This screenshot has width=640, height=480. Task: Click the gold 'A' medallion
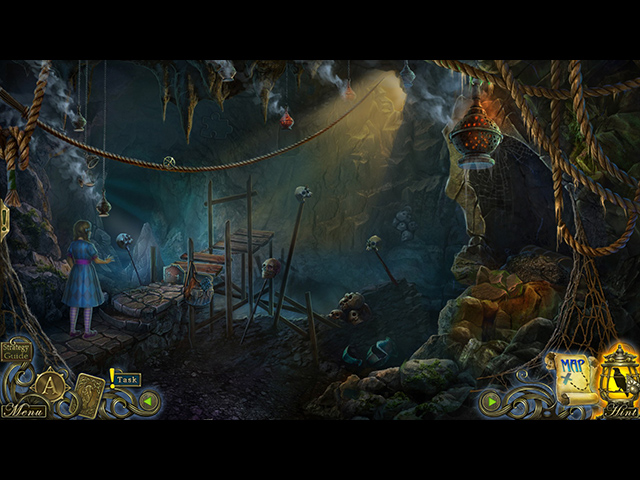pos(48,385)
